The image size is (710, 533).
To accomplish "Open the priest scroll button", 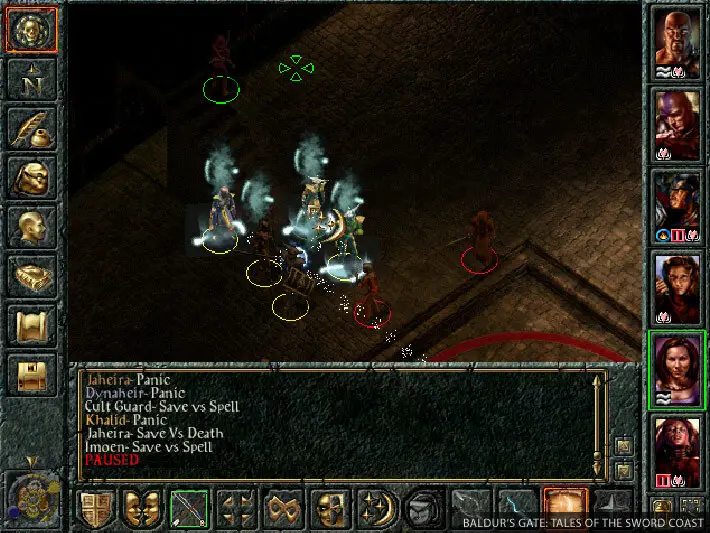I will tap(33, 325).
